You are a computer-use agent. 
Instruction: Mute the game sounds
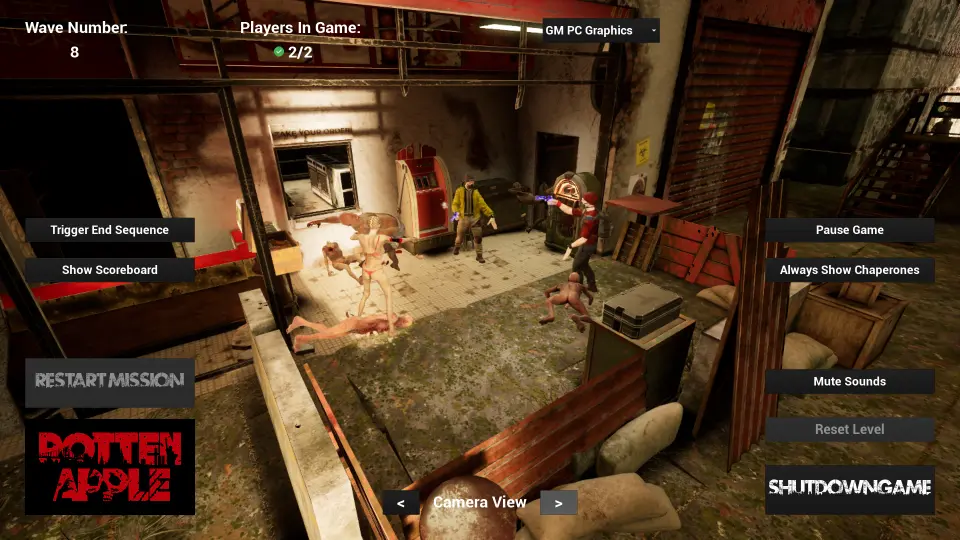pyautogui.click(x=850, y=381)
